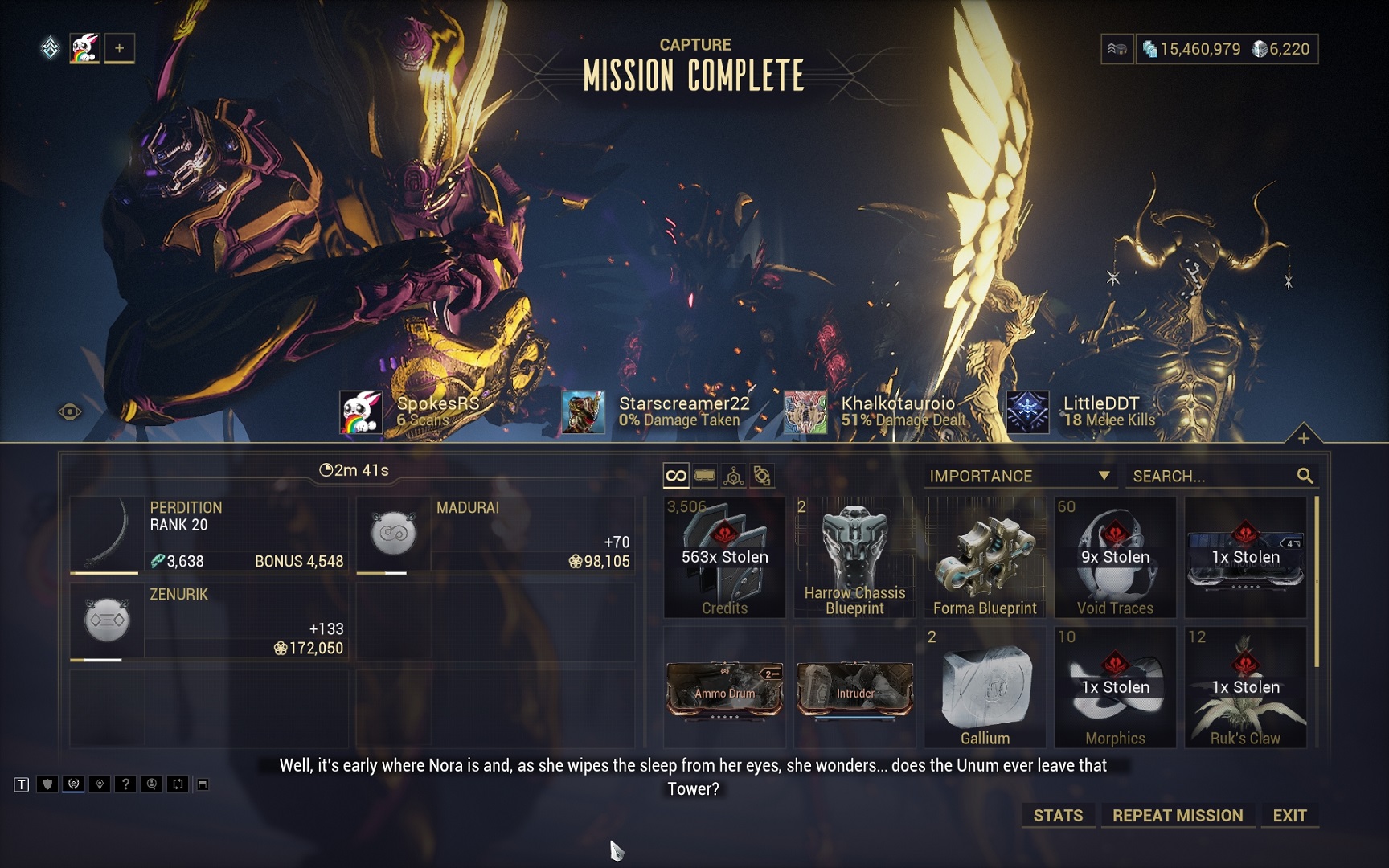This screenshot has width=1389, height=868.
Task: Show all rewards with the infinity filter
Action: point(676,476)
